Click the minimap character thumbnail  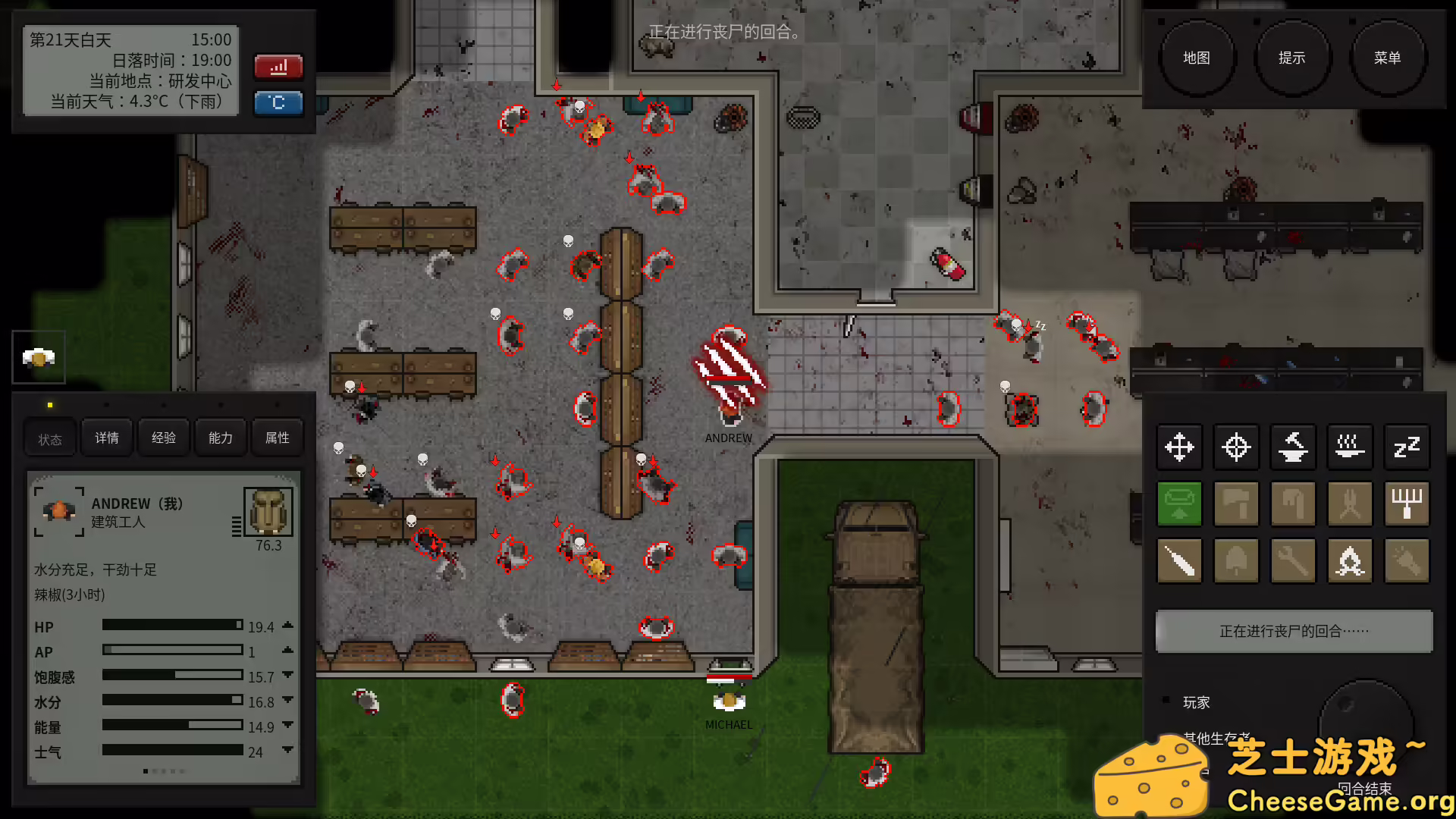pyautogui.click(x=38, y=357)
